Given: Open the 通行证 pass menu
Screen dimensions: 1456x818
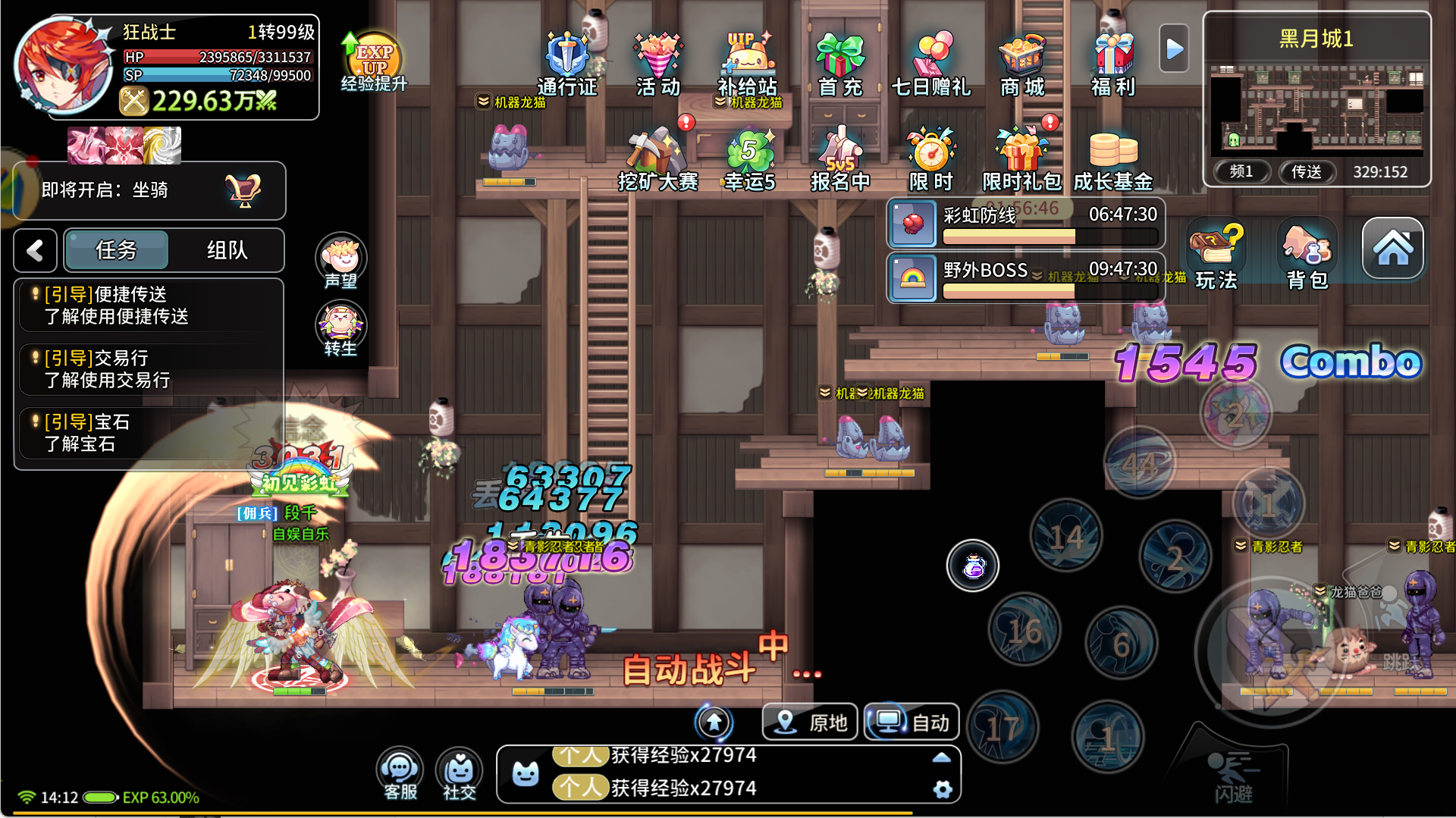Looking at the screenshot, I should [566, 63].
